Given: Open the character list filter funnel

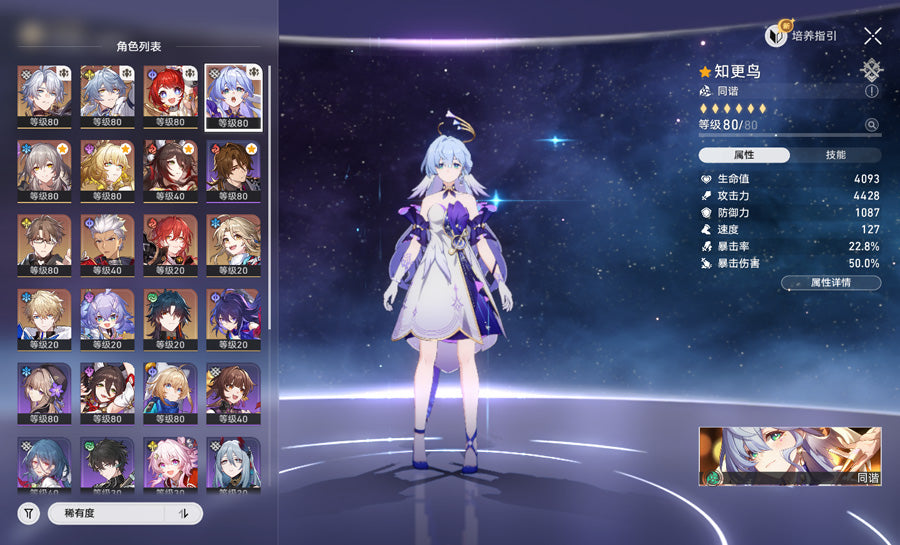Looking at the screenshot, I should [30, 514].
